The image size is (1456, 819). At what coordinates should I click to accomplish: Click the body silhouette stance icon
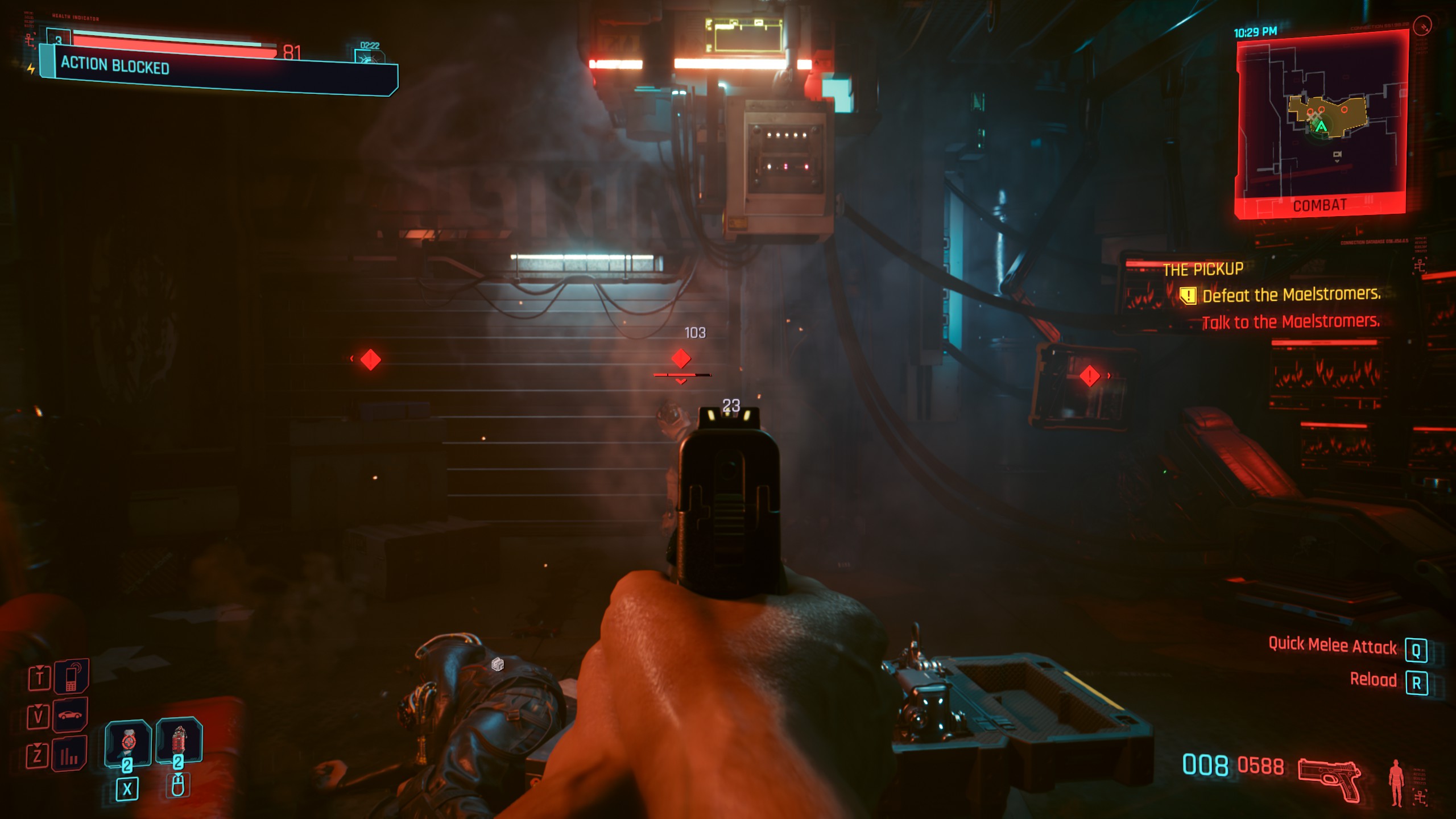[1396, 782]
